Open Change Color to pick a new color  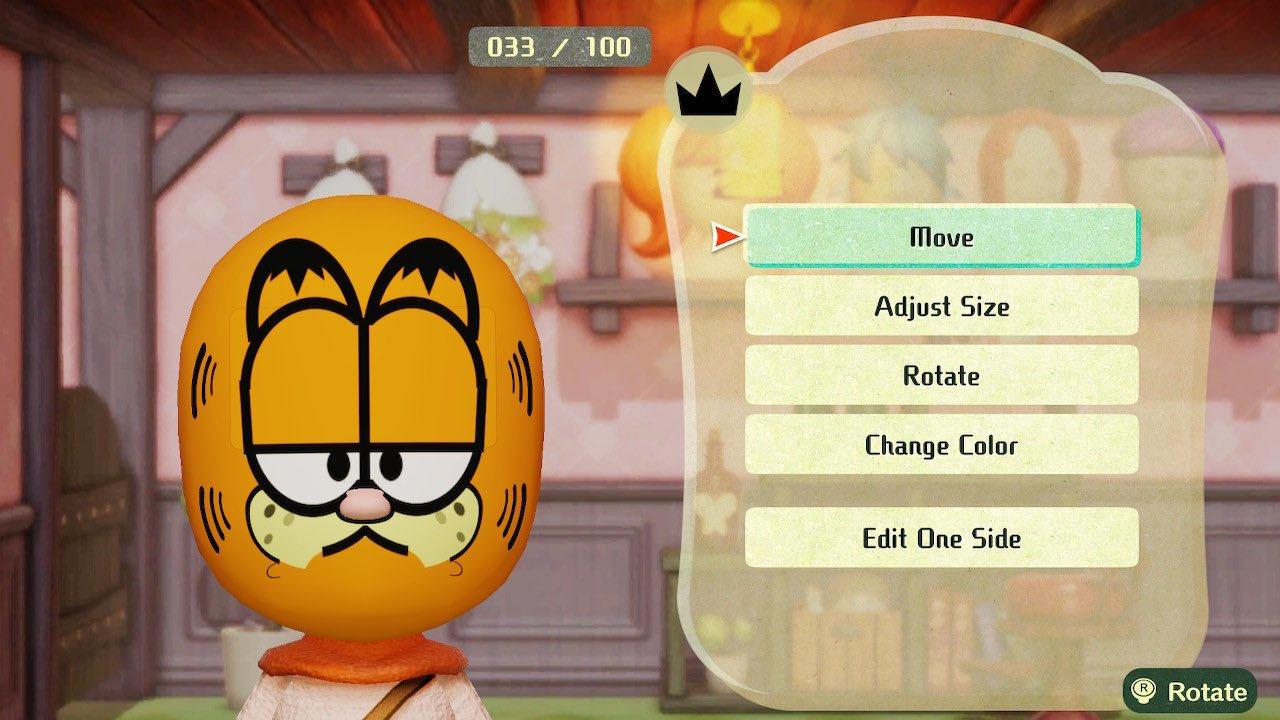[x=939, y=446]
